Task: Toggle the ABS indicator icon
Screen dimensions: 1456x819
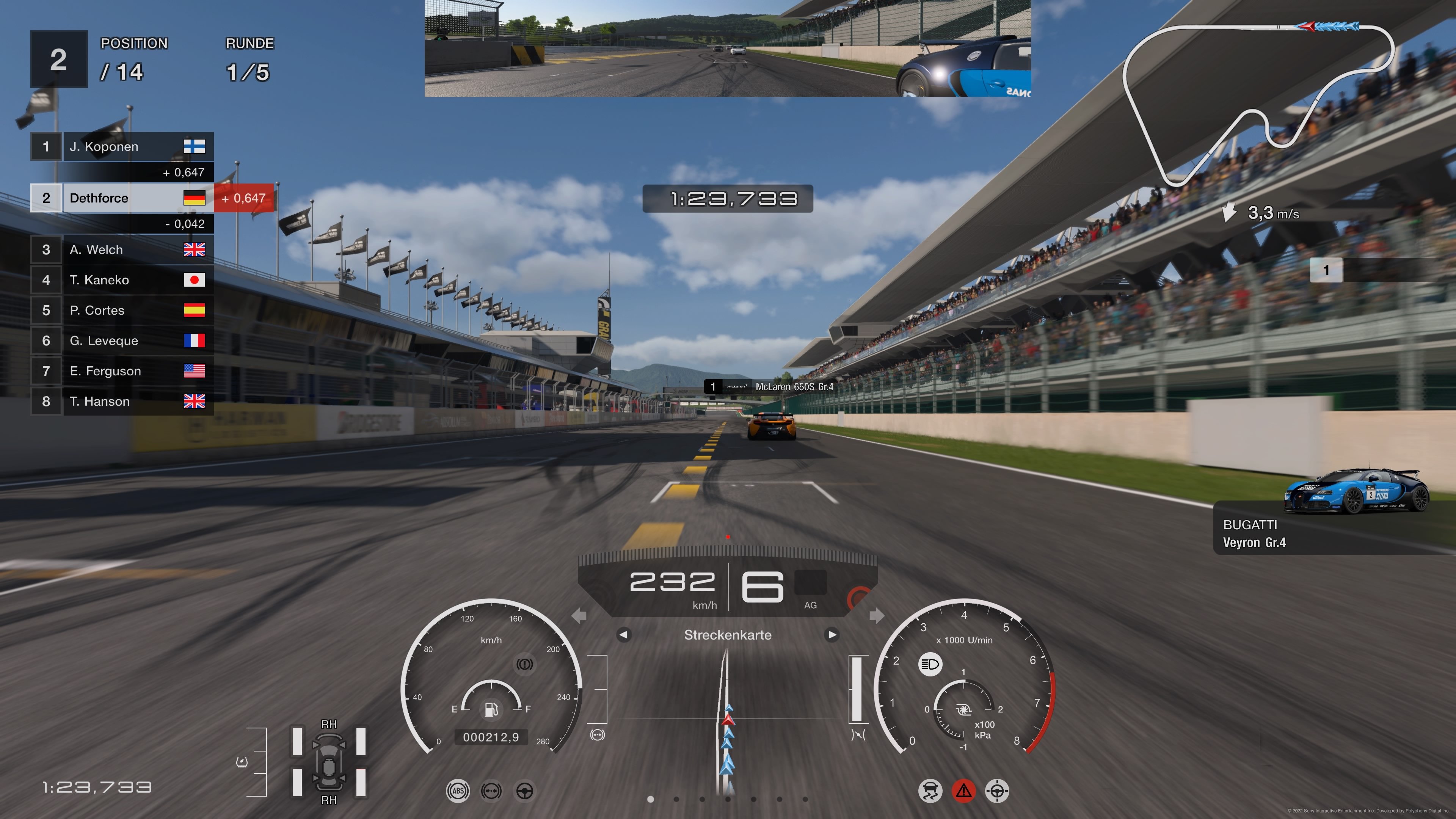Action: click(x=458, y=791)
